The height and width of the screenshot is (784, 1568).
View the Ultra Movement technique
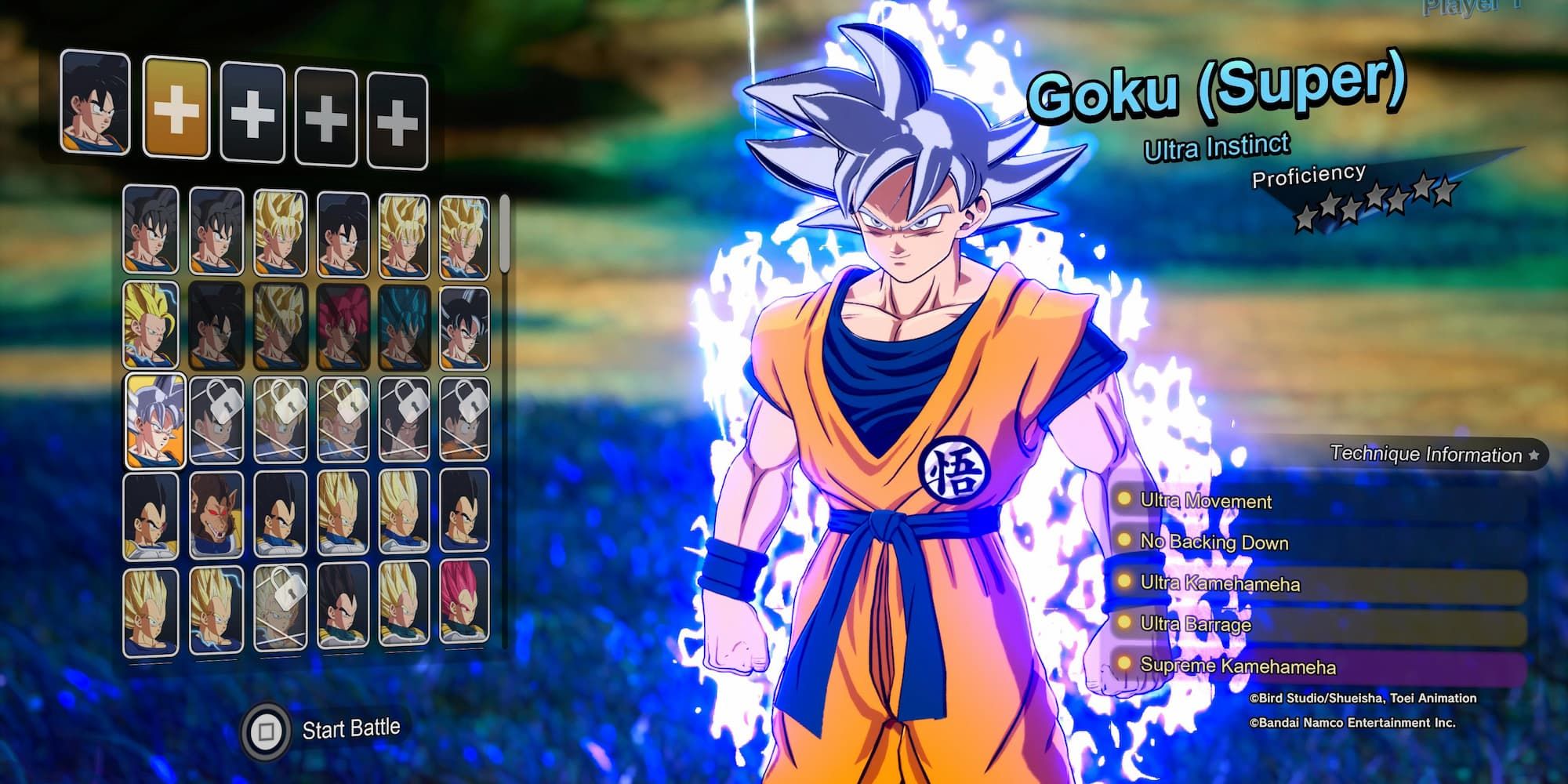pyautogui.click(x=1206, y=500)
